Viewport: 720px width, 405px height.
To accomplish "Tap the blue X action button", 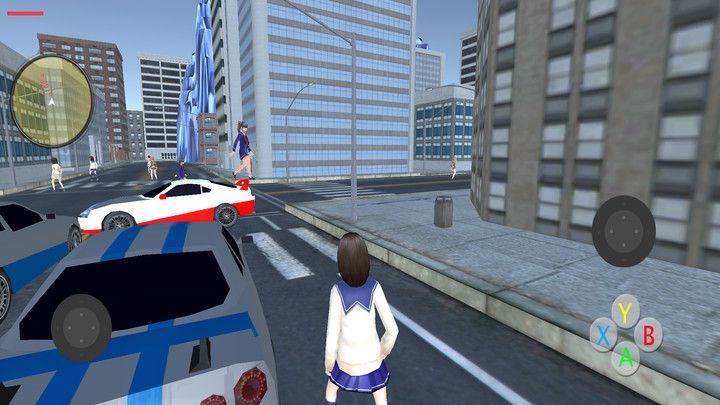I will (x=602, y=335).
